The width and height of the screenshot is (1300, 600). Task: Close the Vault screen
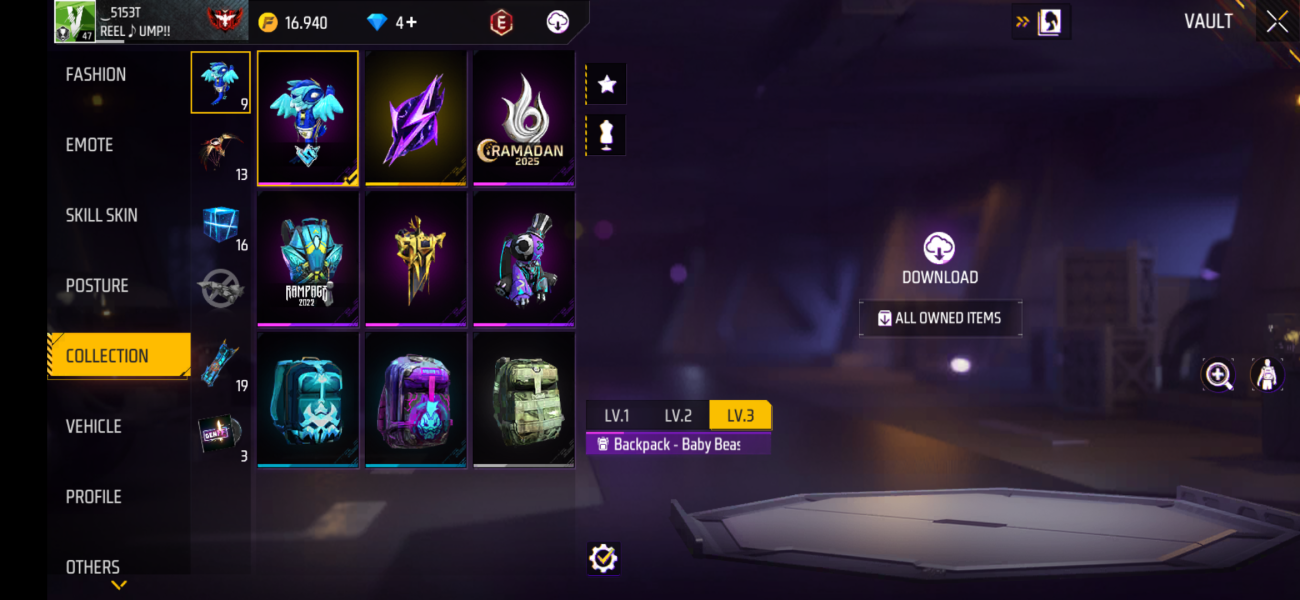1277,22
